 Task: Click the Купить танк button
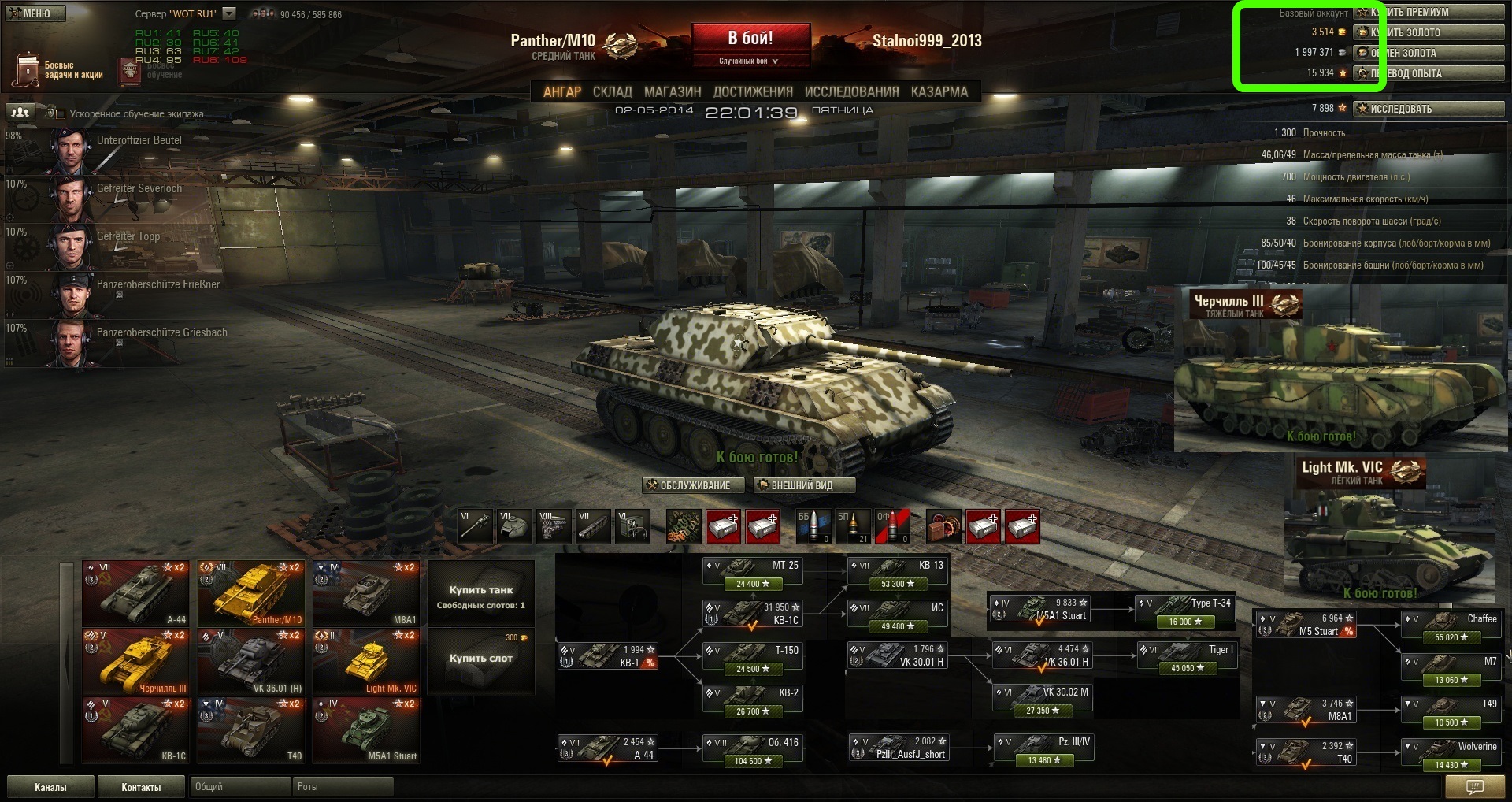(480, 594)
